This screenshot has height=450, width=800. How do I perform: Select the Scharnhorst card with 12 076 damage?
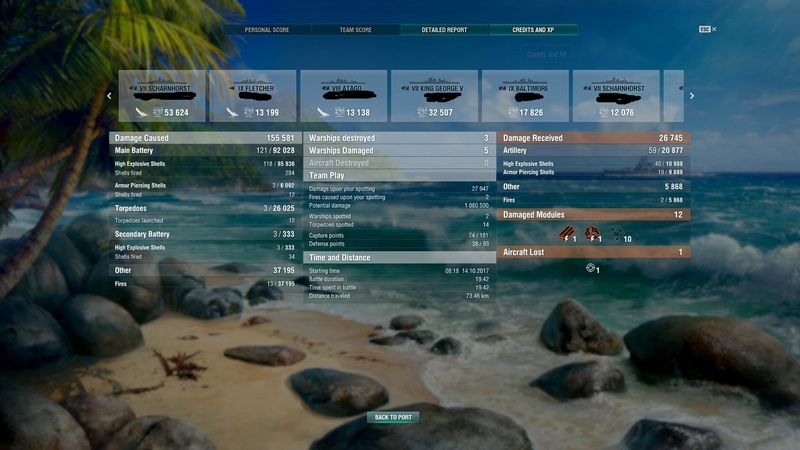(x=616, y=97)
